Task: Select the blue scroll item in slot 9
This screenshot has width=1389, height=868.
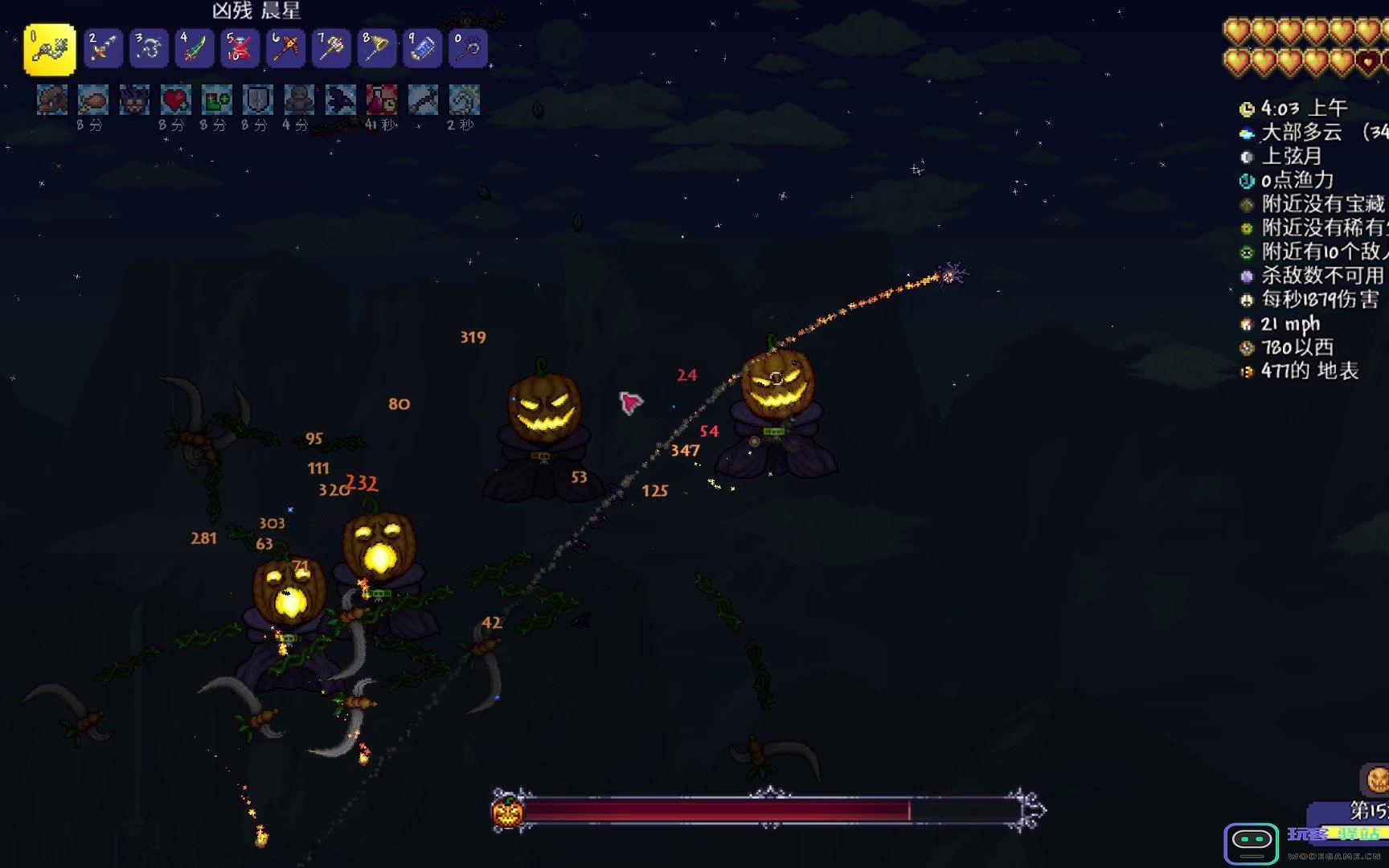Action: click(x=422, y=49)
